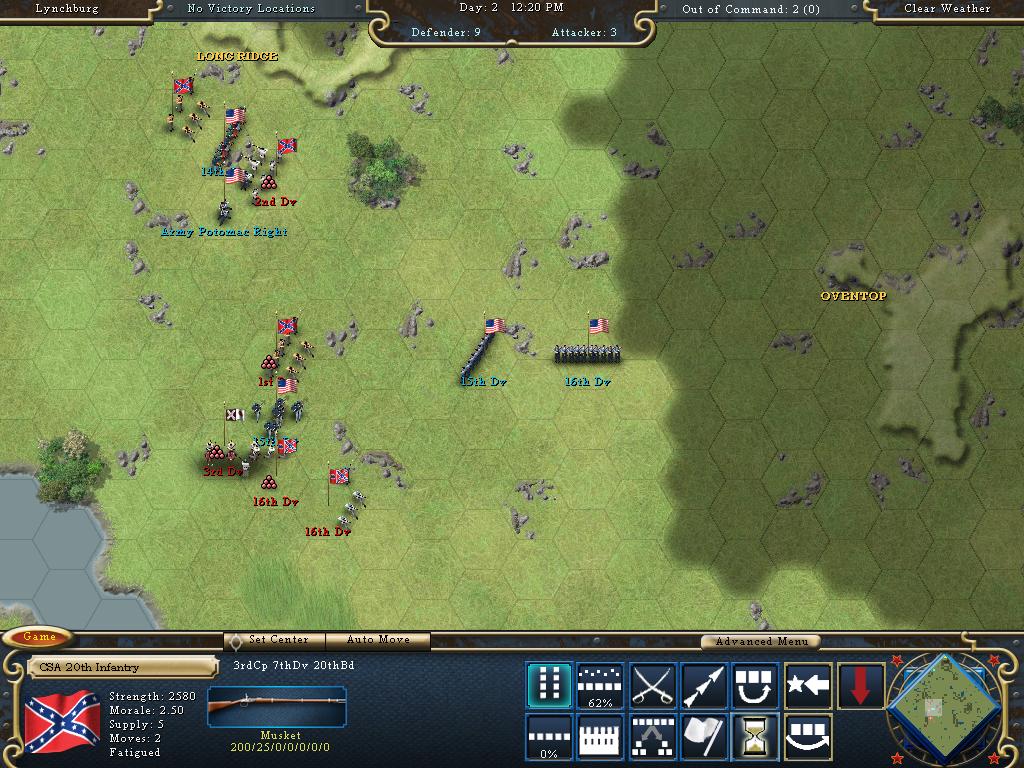1024x768 pixels.
Task: Click the split formation icon with up arrow
Action: [652, 737]
